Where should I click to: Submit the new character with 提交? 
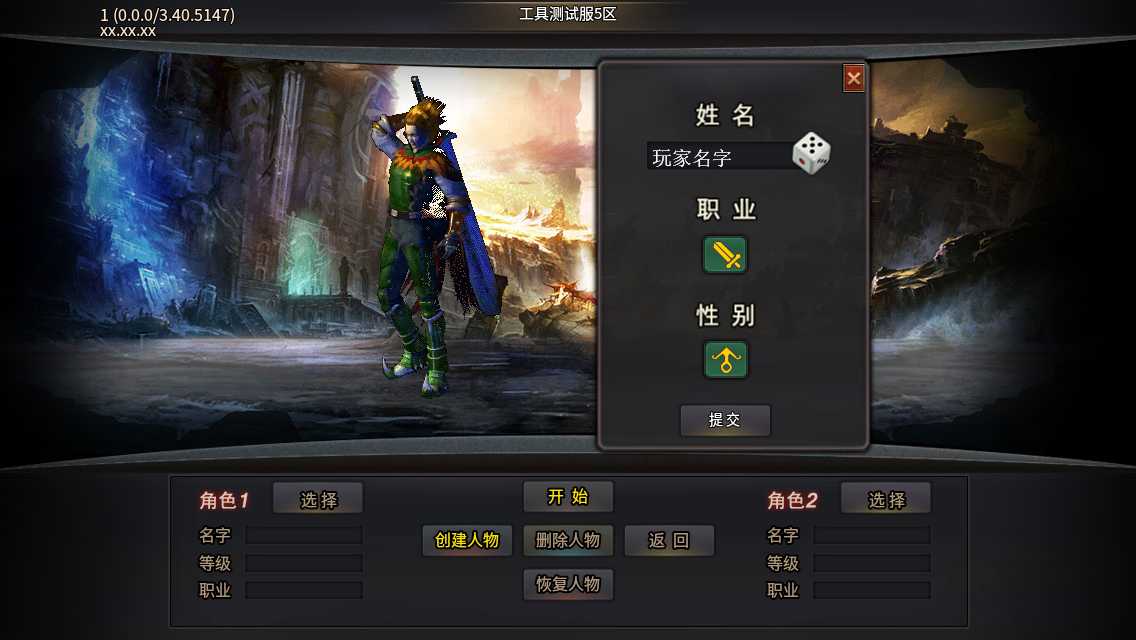click(725, 420)
